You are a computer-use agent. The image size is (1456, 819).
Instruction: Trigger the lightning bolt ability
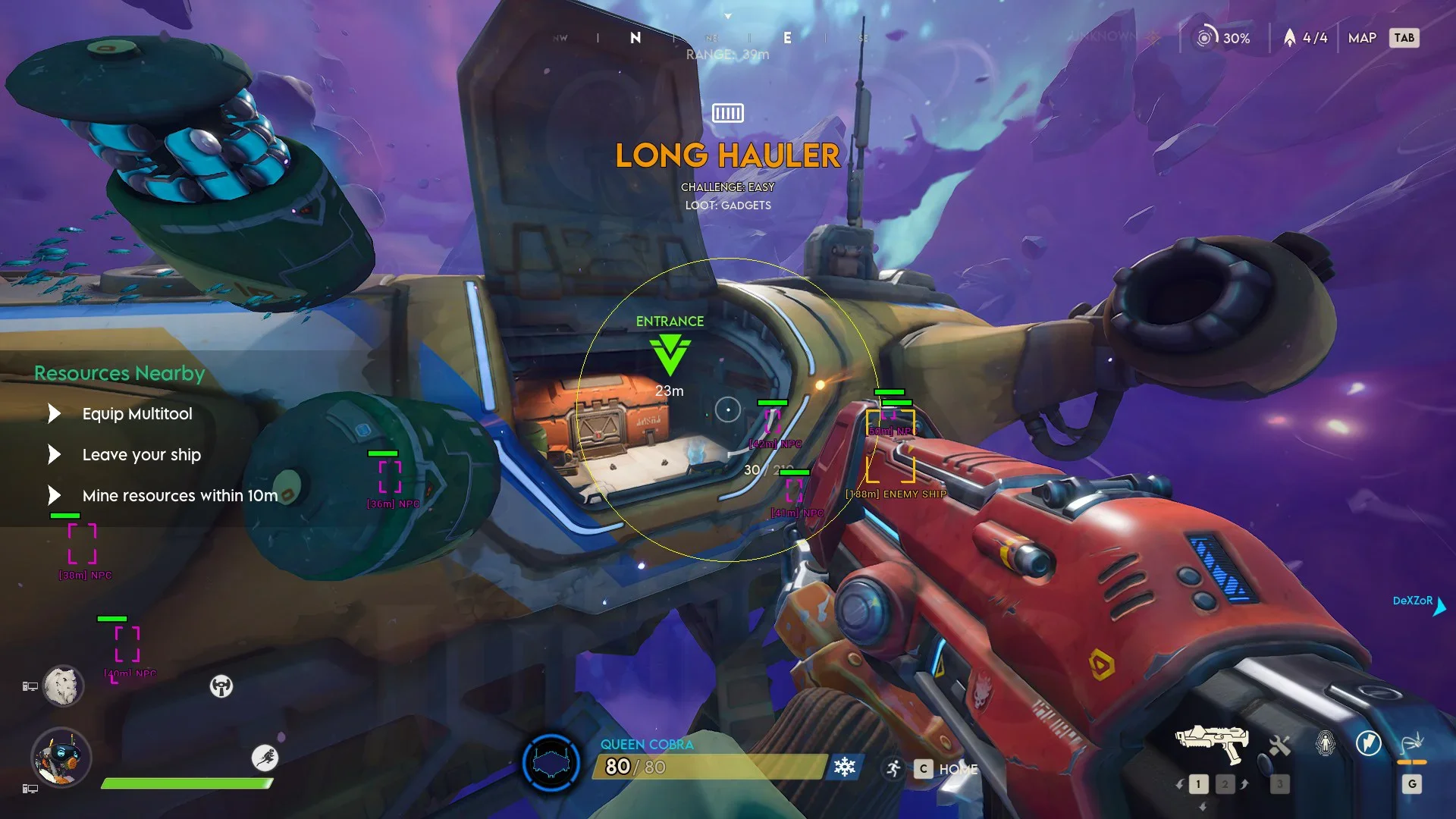coord(1369,743)
